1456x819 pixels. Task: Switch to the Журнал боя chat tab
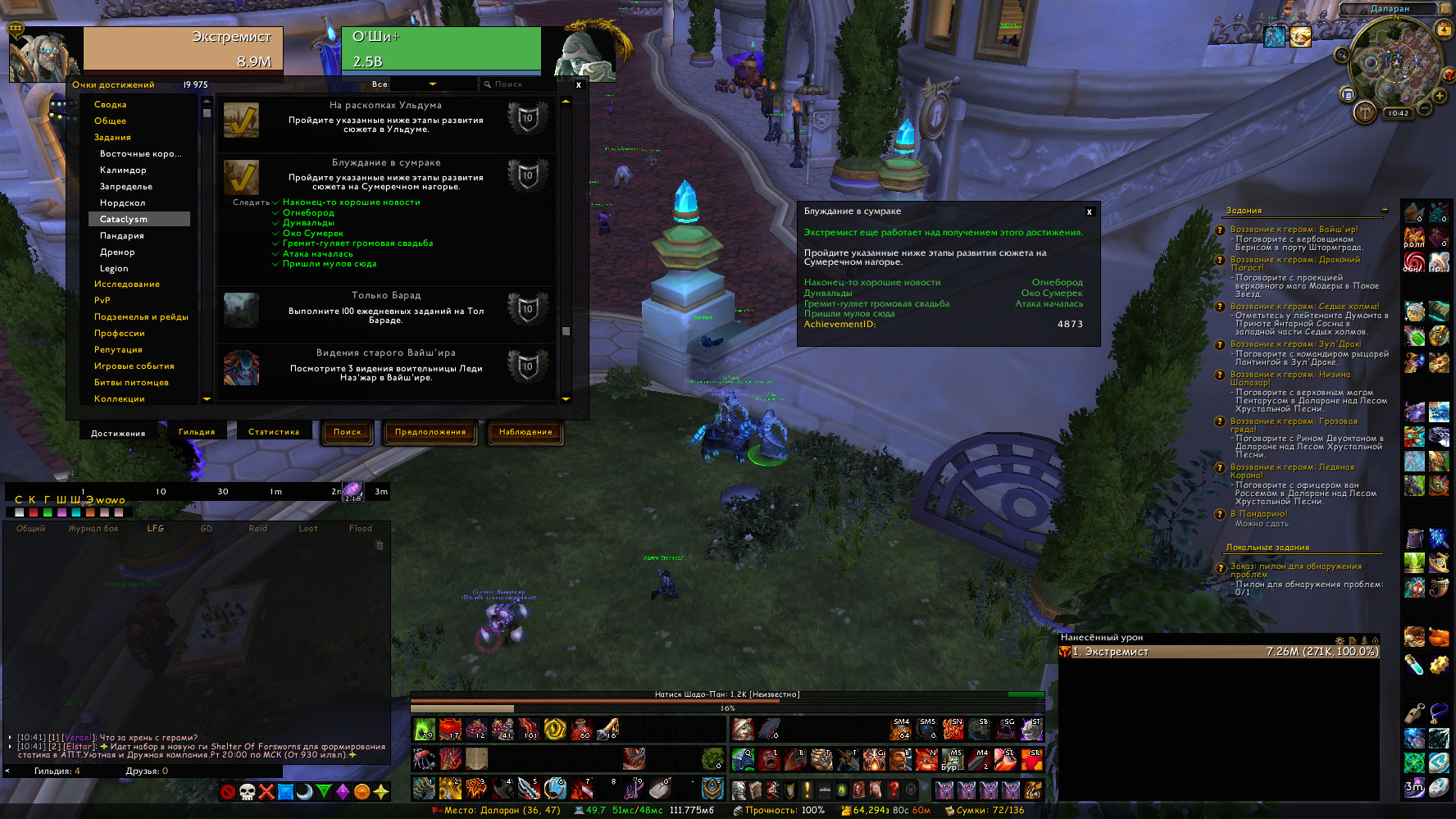93,529
